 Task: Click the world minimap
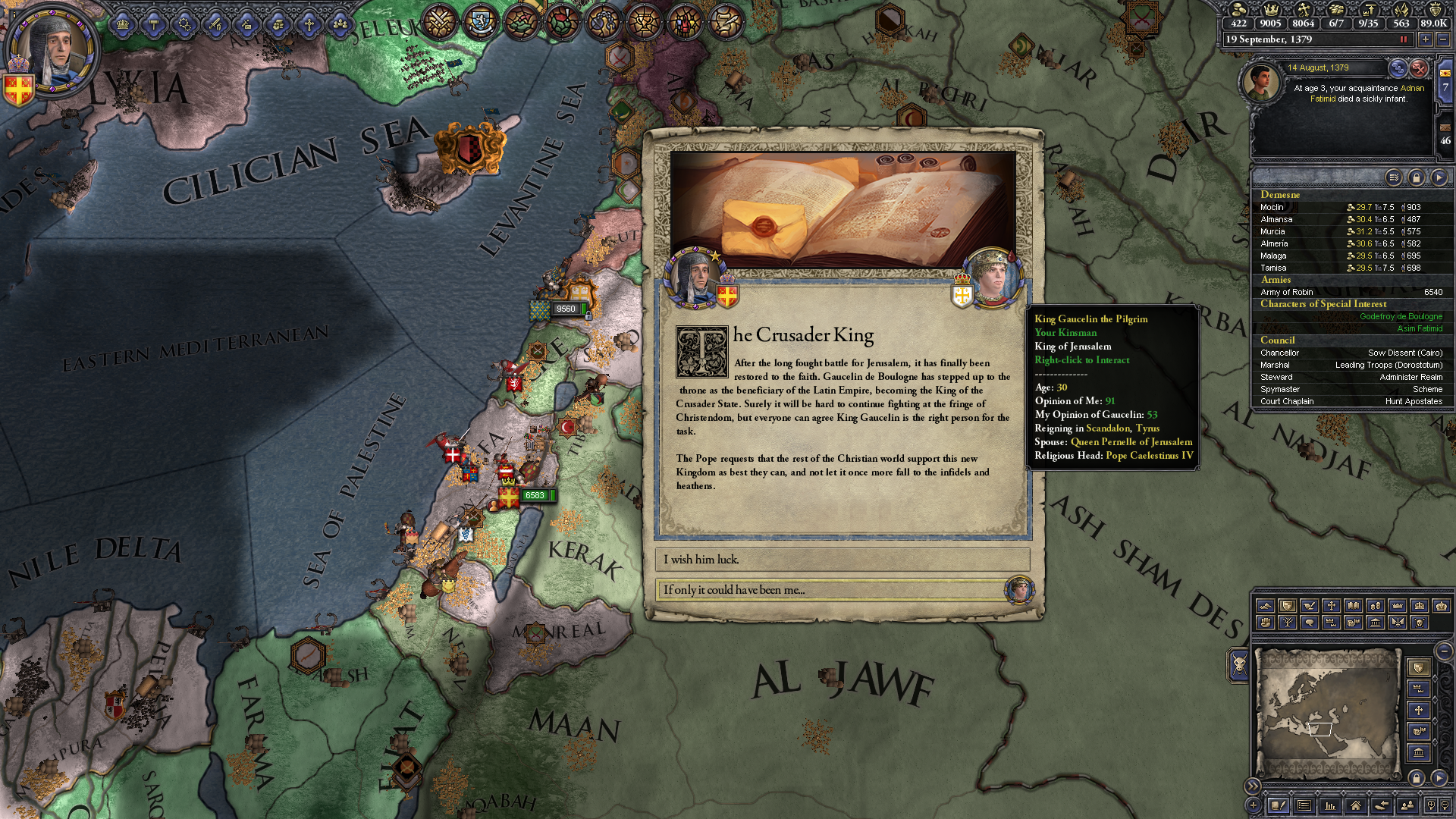1327,713
